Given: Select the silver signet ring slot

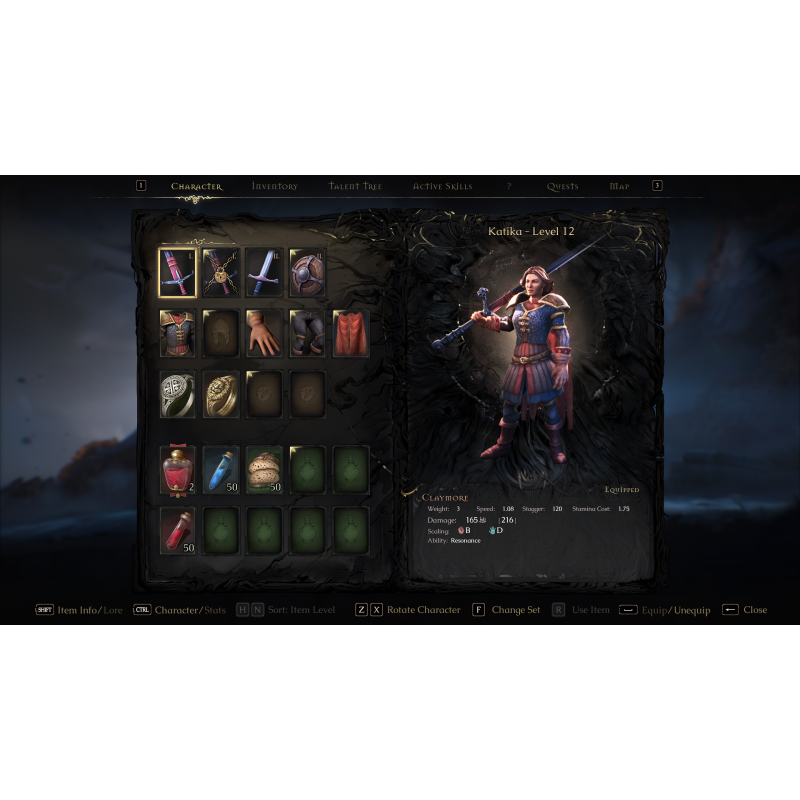Looking at the screenshot, I should coord(178,395).
